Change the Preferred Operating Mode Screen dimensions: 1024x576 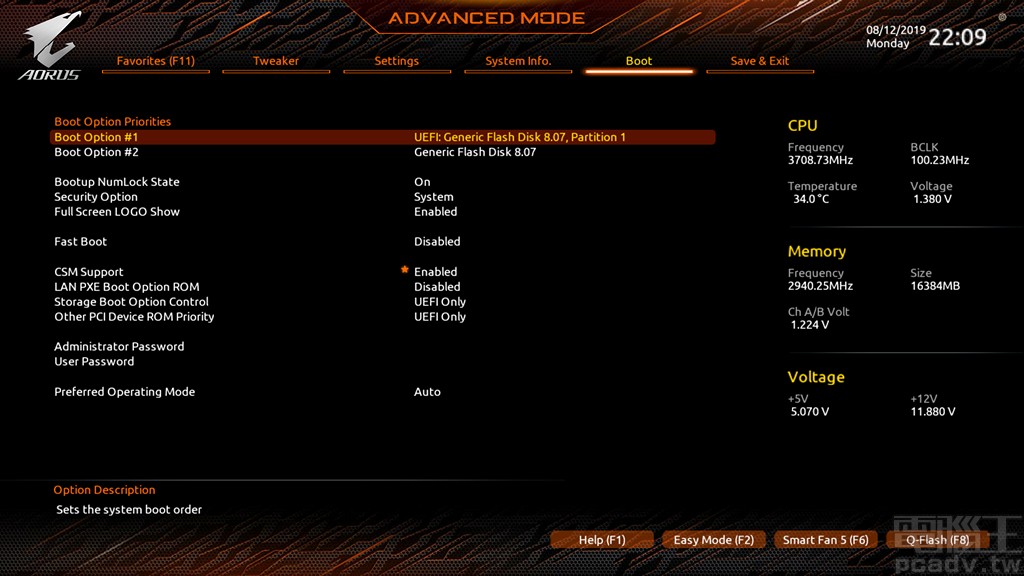click(x=124, y=392)
